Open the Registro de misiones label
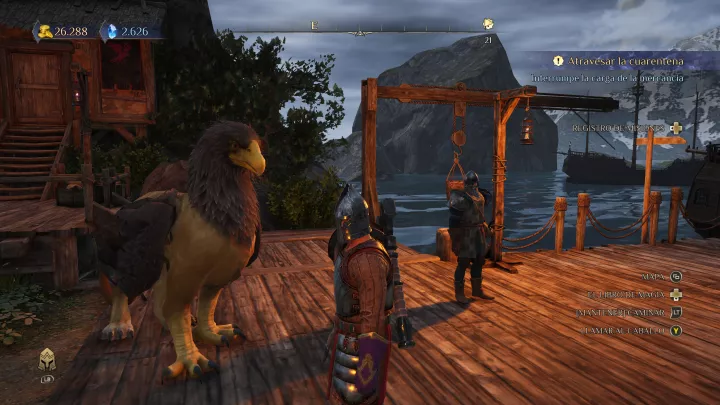 click(619, 128)
